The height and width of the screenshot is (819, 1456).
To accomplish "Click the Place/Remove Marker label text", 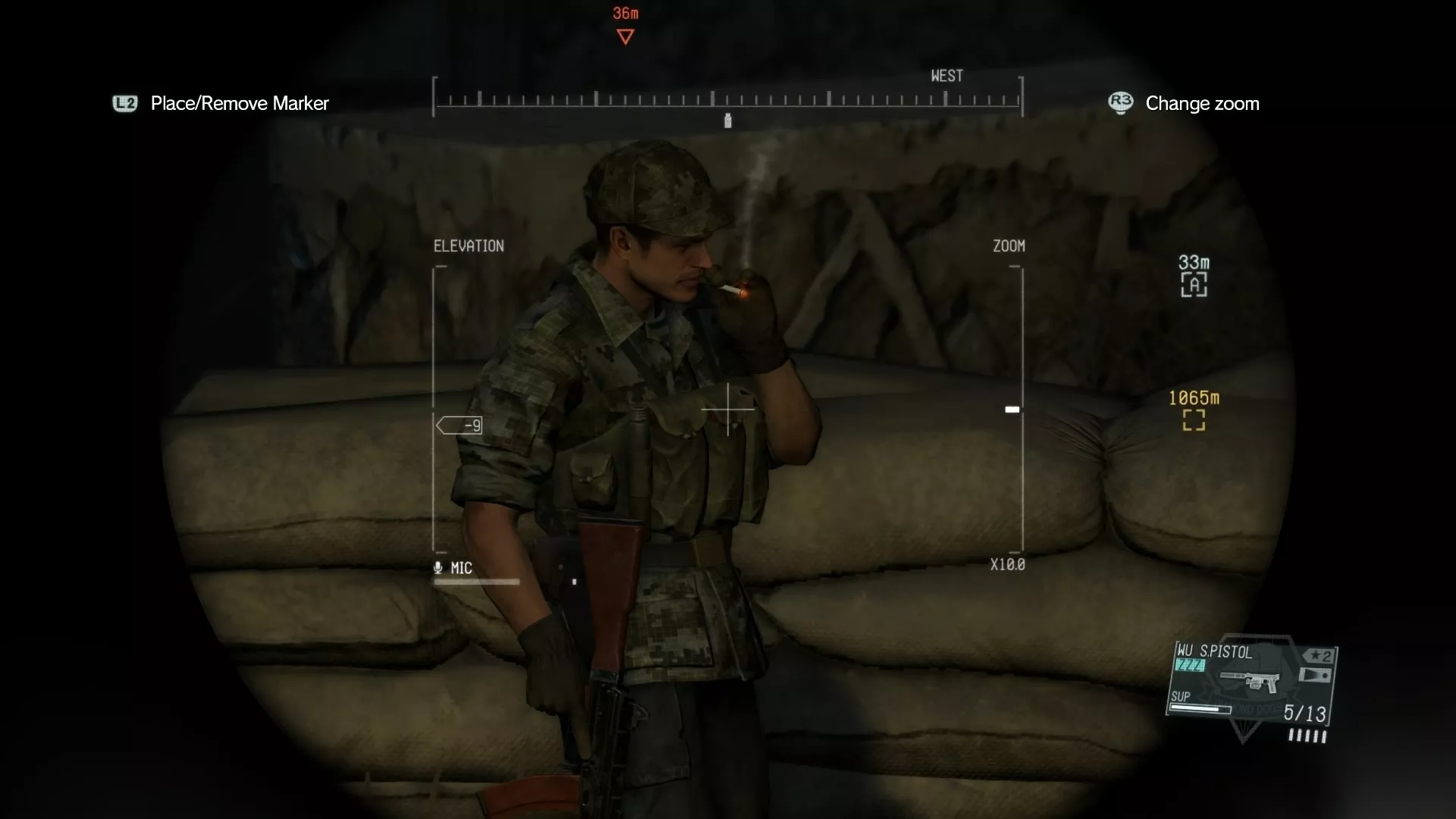I will [x=240, y=103].
